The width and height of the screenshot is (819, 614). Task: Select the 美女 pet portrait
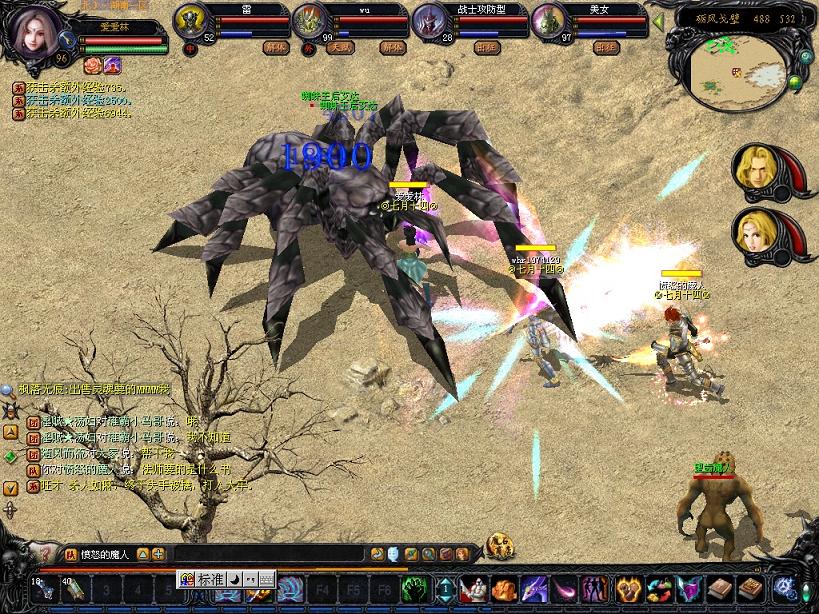click(549, 20)
